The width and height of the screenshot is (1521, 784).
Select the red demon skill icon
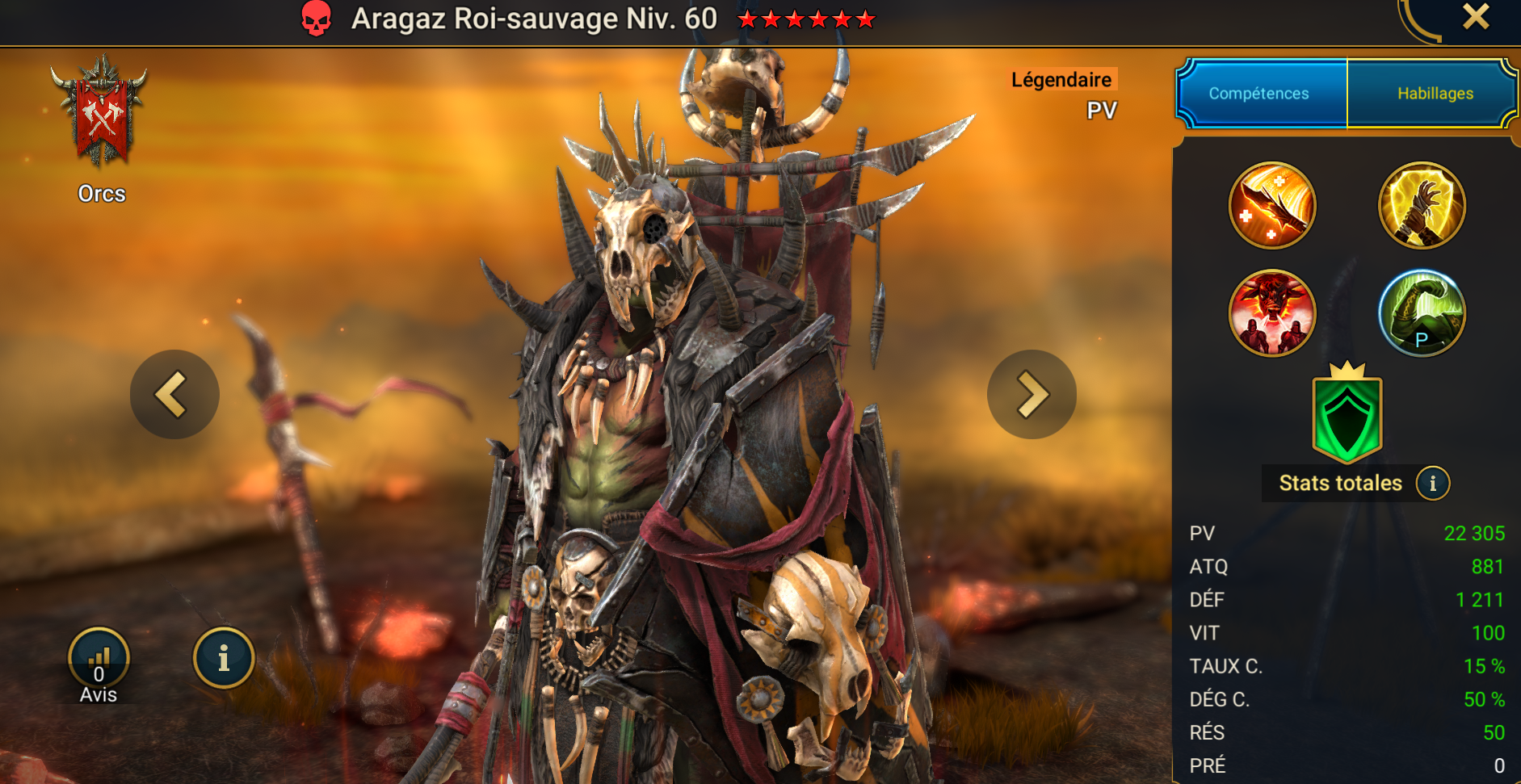pyautogui.click(x=1272, y=313)
